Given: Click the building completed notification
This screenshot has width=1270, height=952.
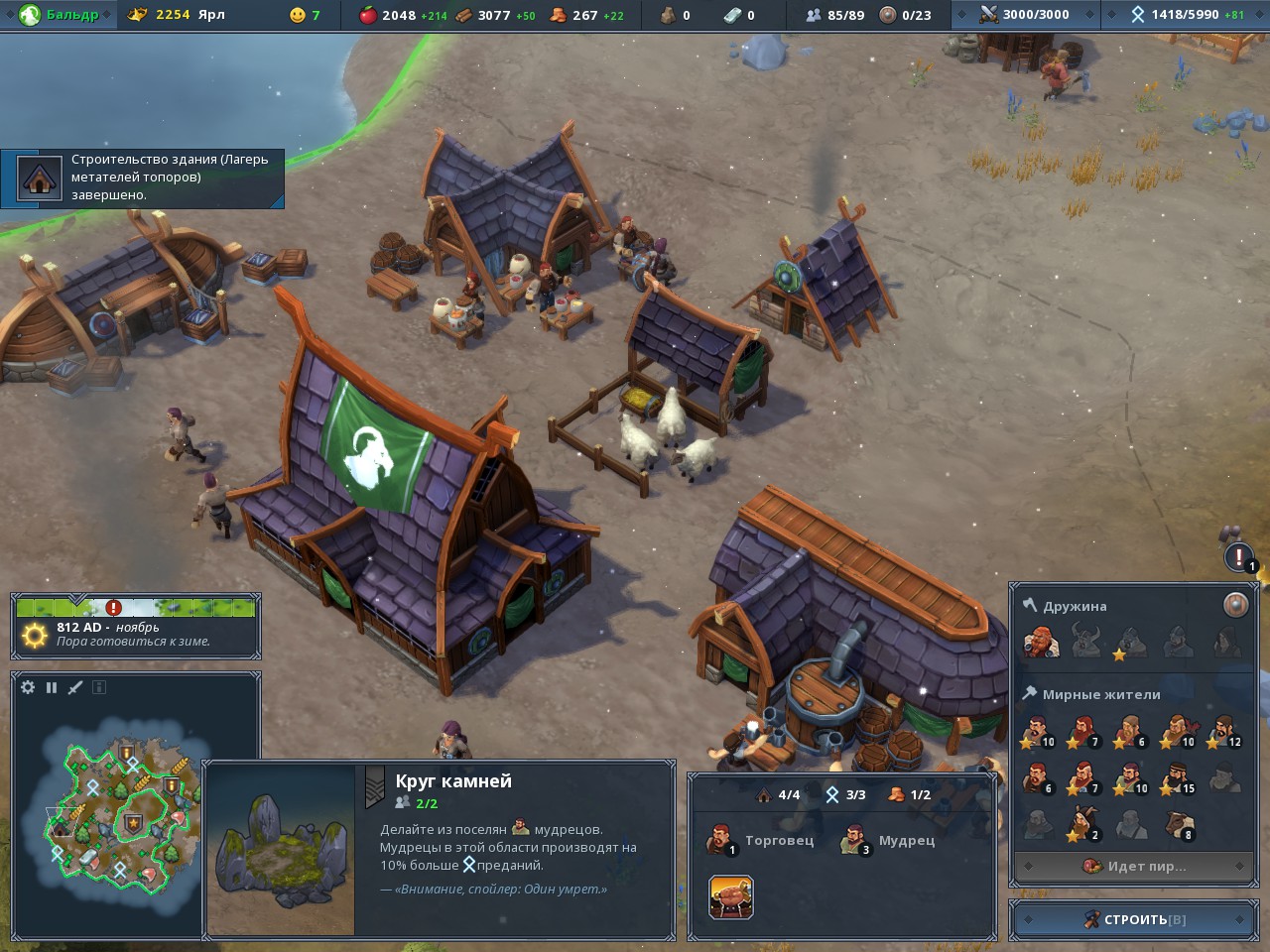Looking at the screenshot, I should coord(143,178).
